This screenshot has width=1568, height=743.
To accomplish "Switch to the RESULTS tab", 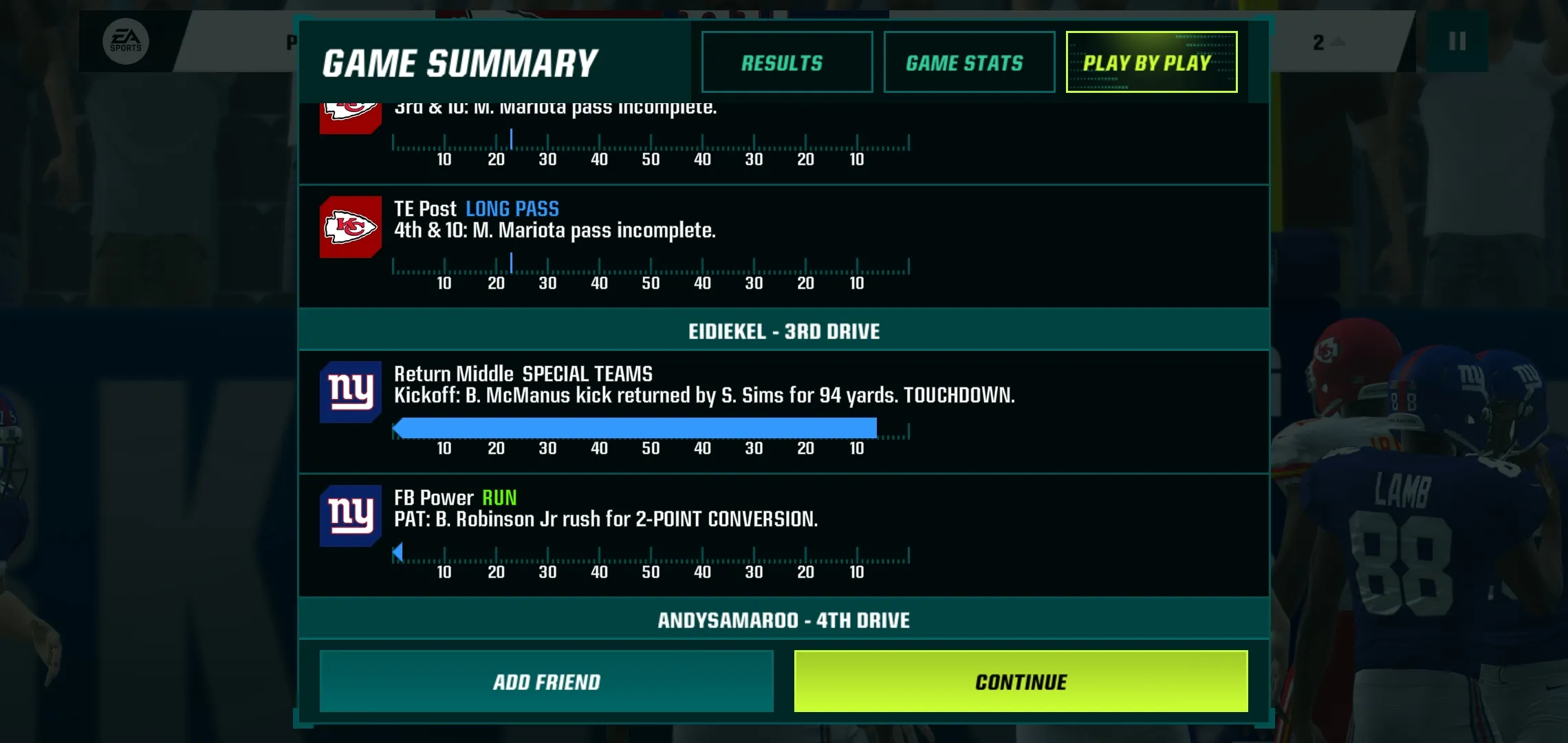I will pos(787,62).
